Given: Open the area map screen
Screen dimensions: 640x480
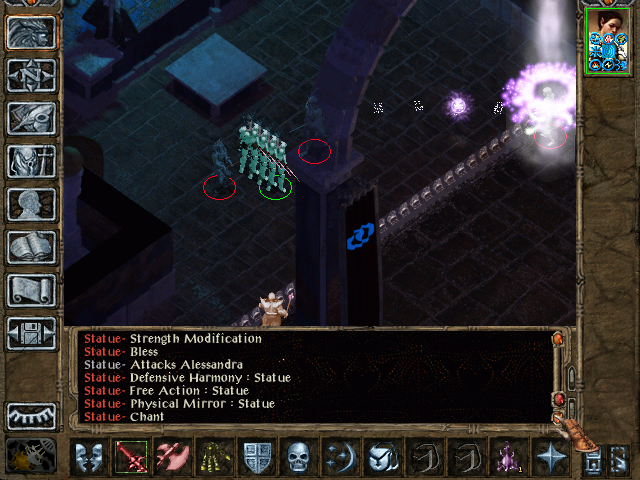Looking at the screenshot, I should [31, 74].
